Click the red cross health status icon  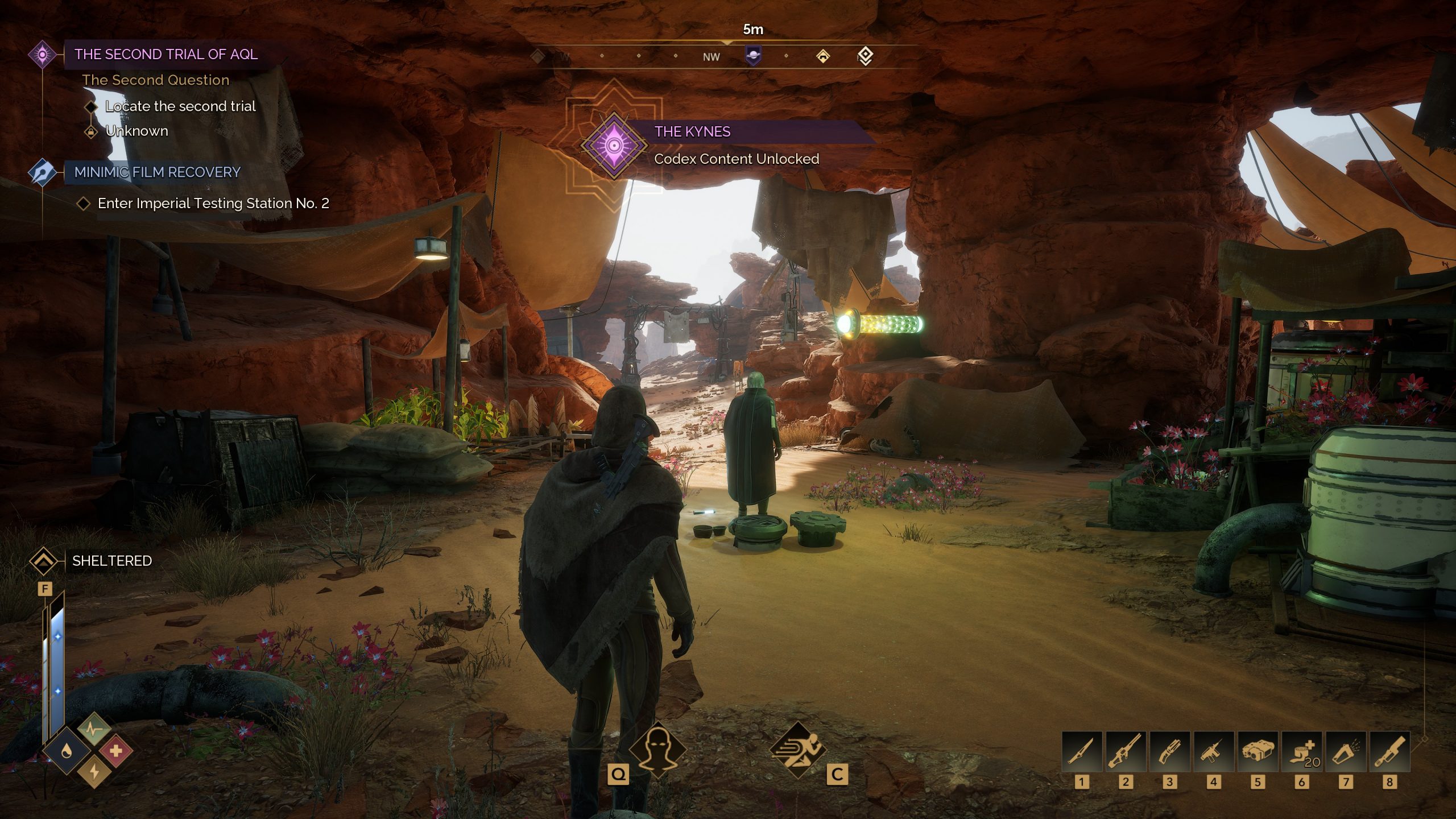pyautogui.click(x=116, y=752)
